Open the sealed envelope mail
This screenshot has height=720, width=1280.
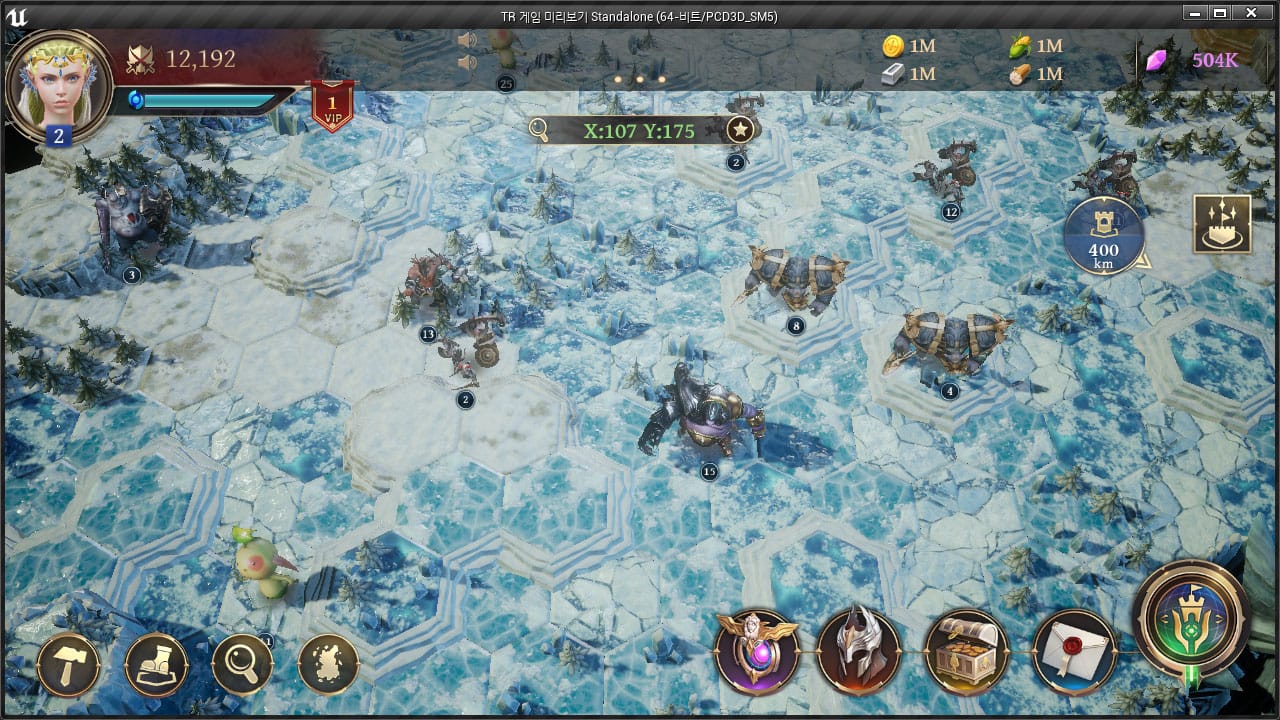(x=1074, y=651)
